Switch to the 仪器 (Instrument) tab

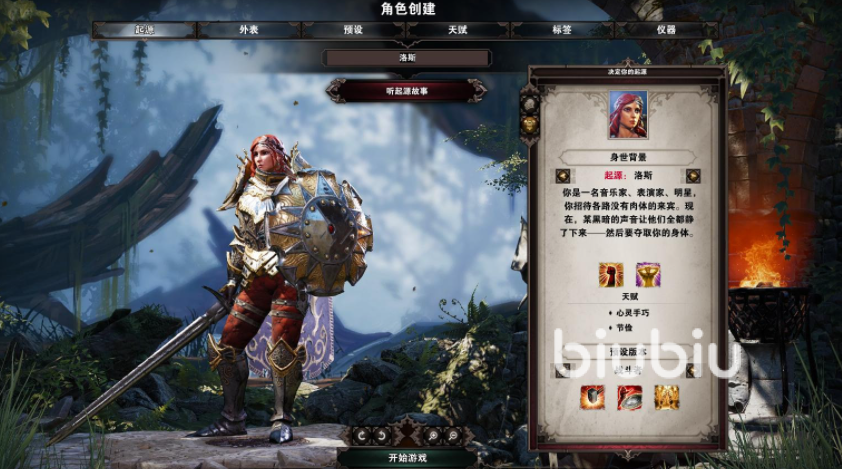point(666,30)
